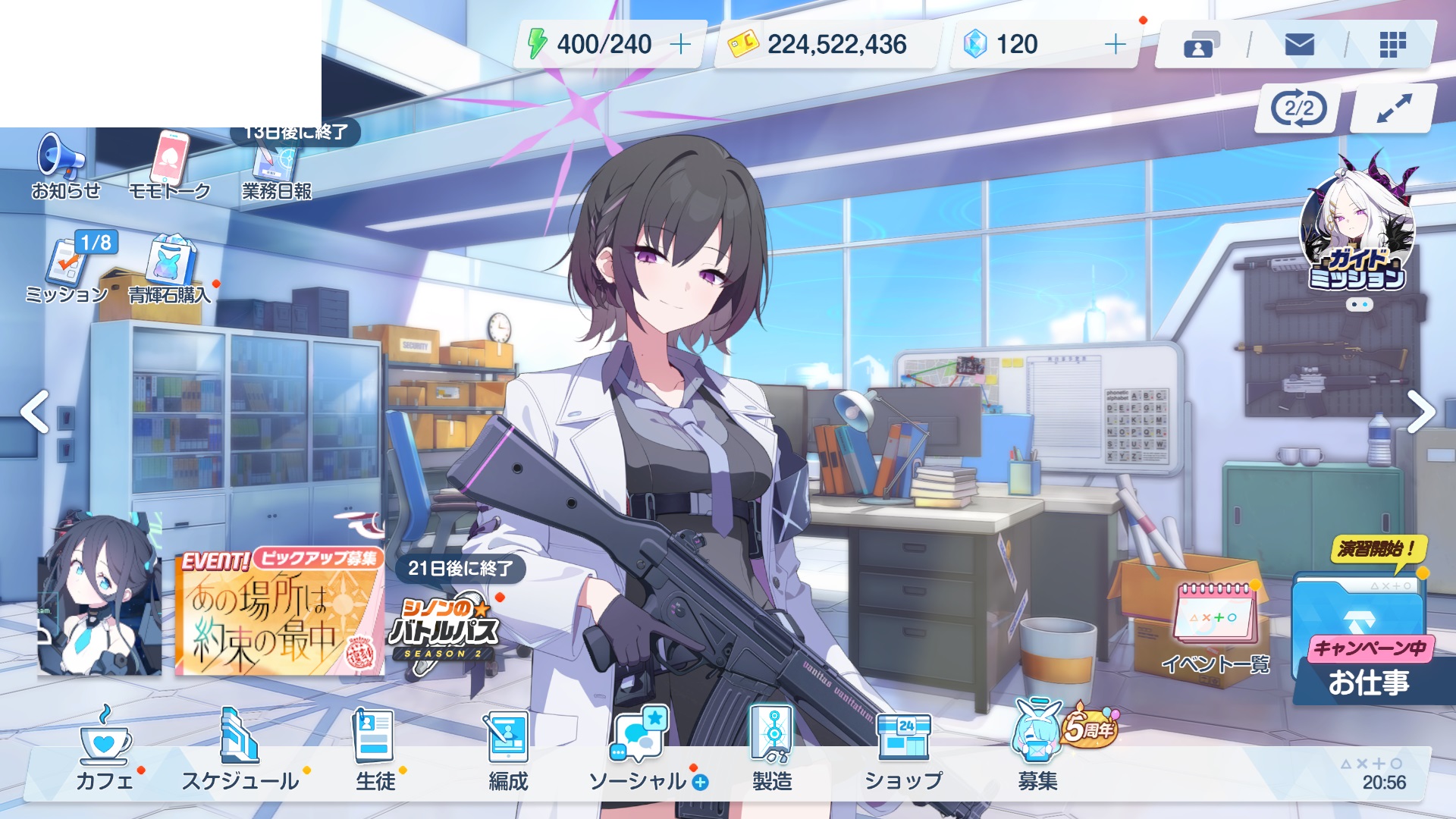The image size is (1456, 819).
Task: Open the 製造 crafting menu
Action: tap(772, 751)
